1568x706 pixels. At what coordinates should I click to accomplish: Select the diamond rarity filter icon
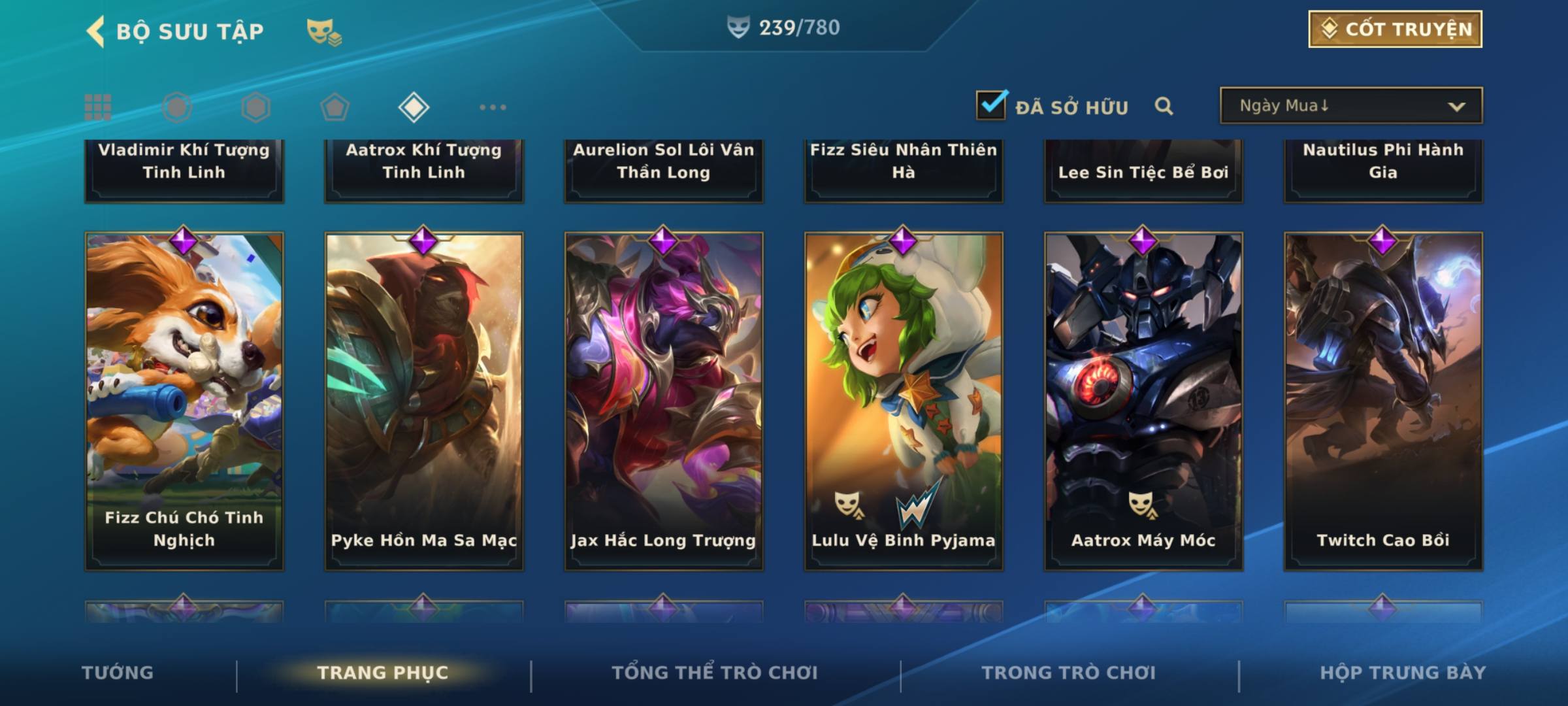coord(414,107)
